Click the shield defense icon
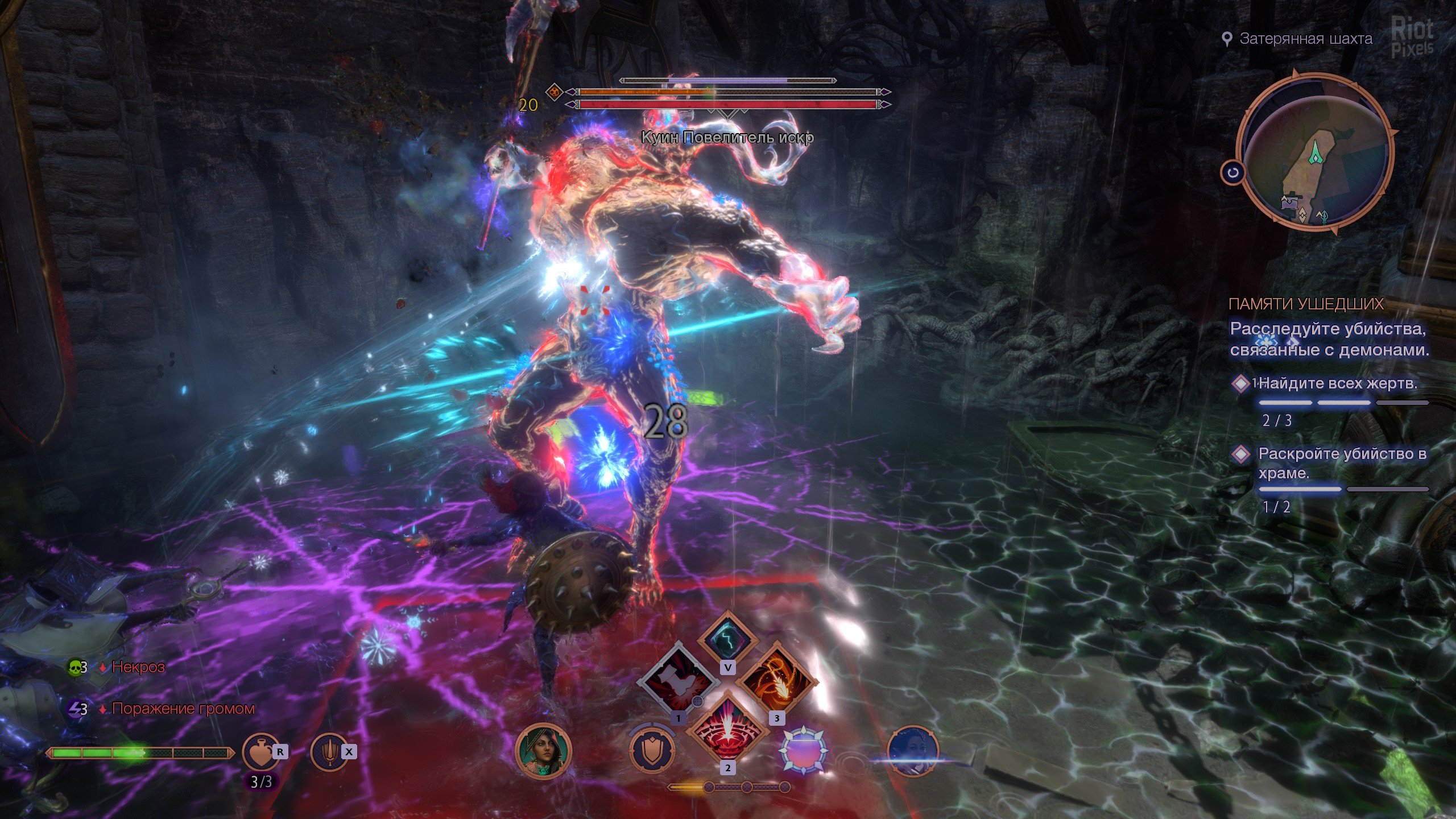Viewport: 1456px width, 819px height. point(652,751)
